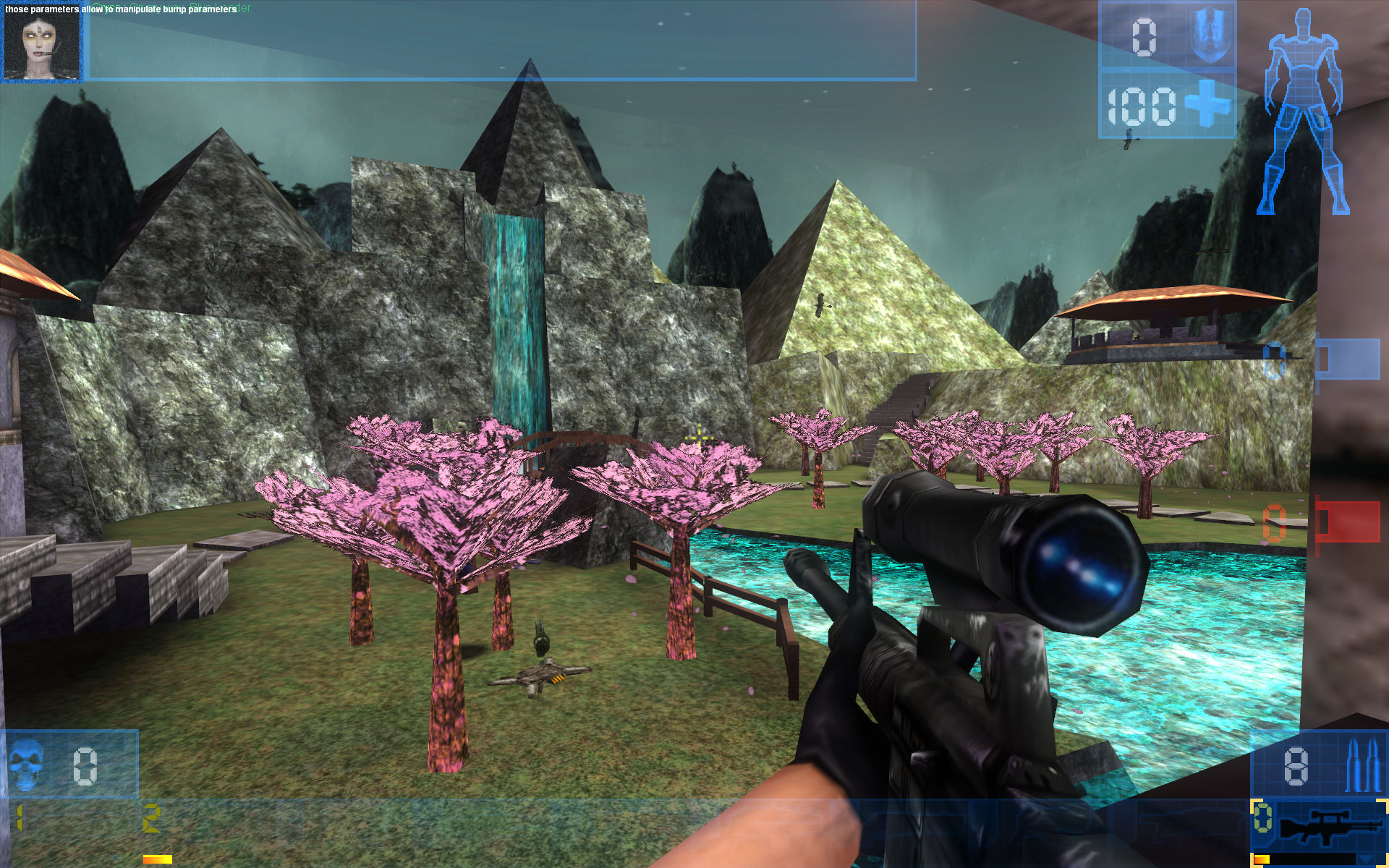Toggle weapon slot 2 on the weapon bar
1389x868 pixels.
click(x=150, y=818)
